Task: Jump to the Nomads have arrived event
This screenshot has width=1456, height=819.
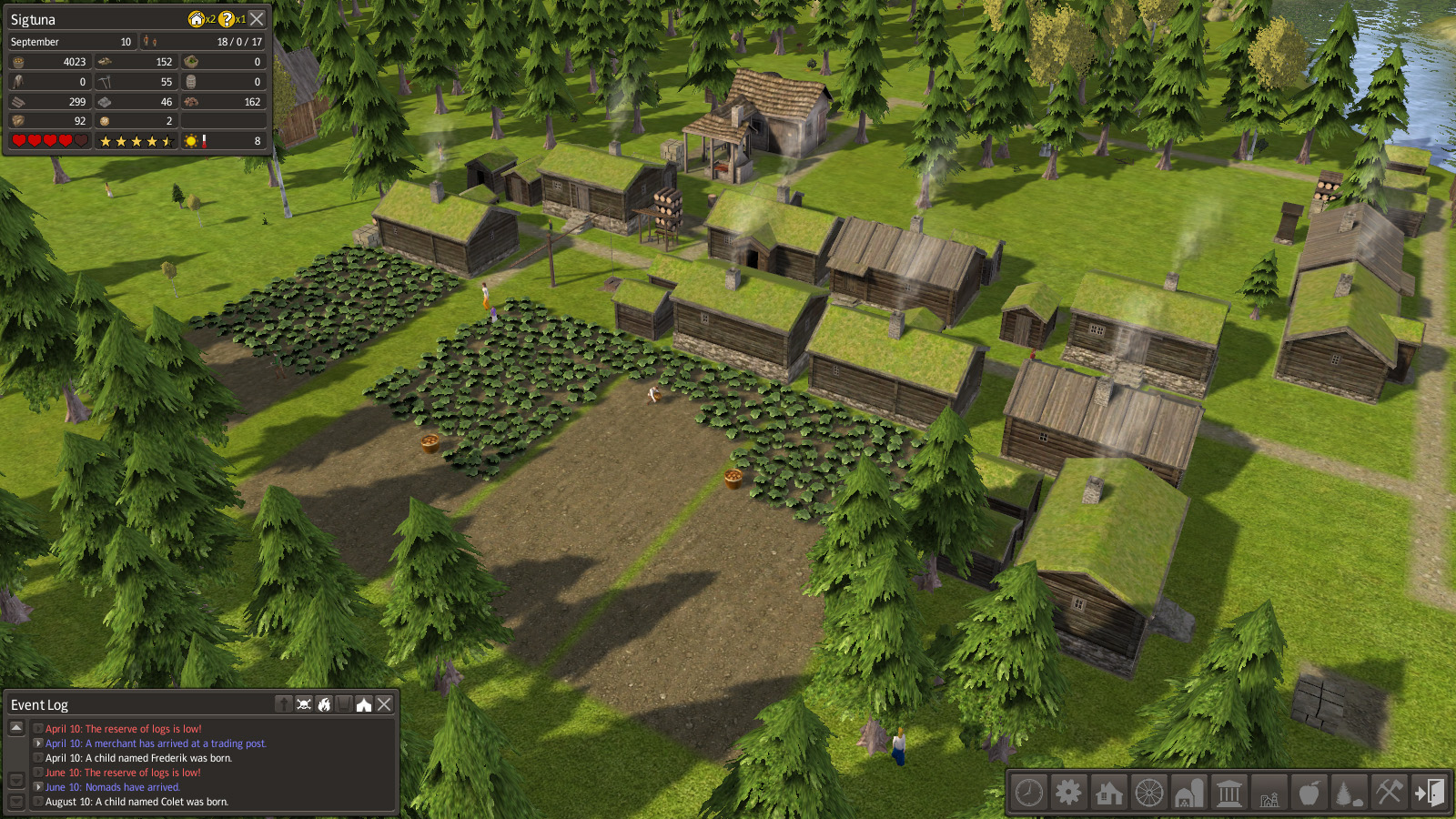Action: coord(113,787)
